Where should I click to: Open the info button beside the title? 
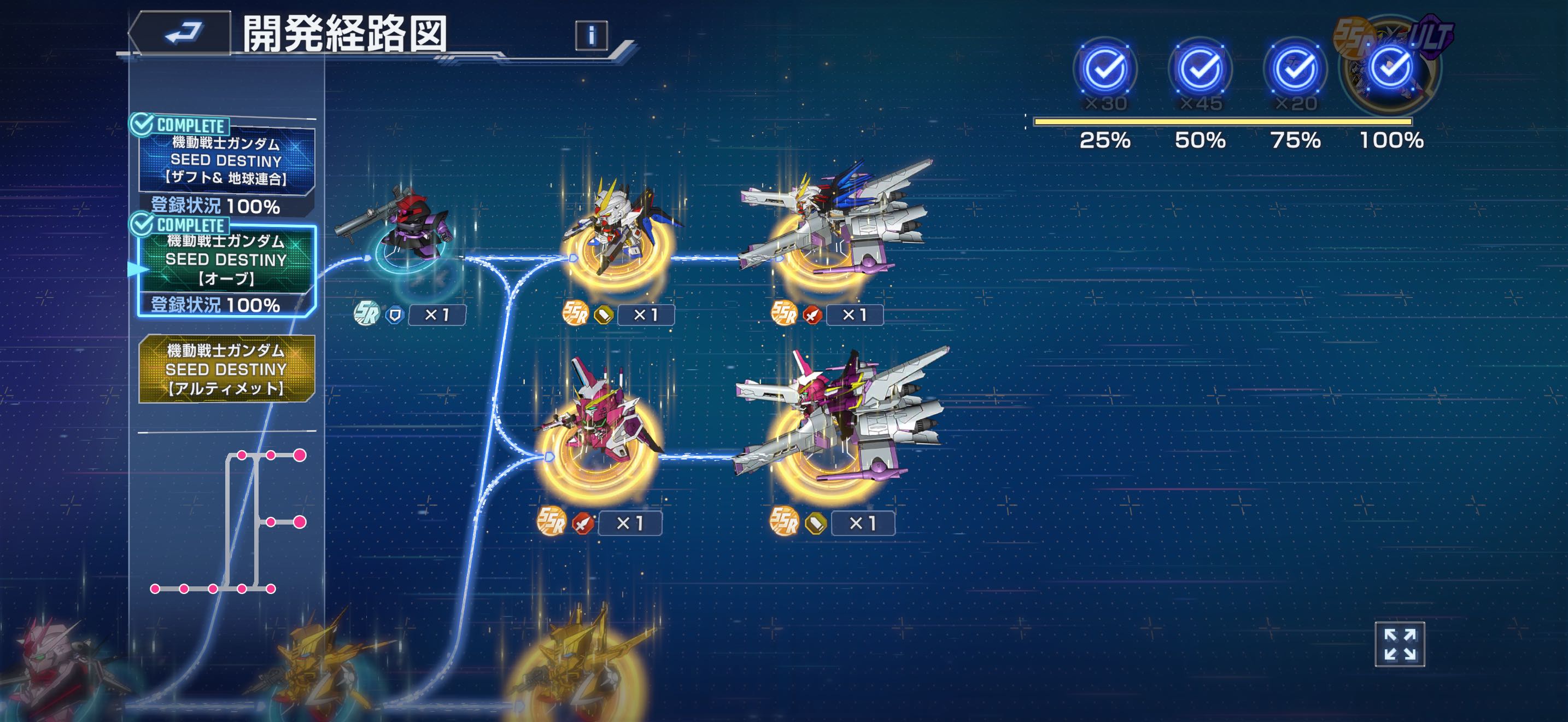point(591,36)
